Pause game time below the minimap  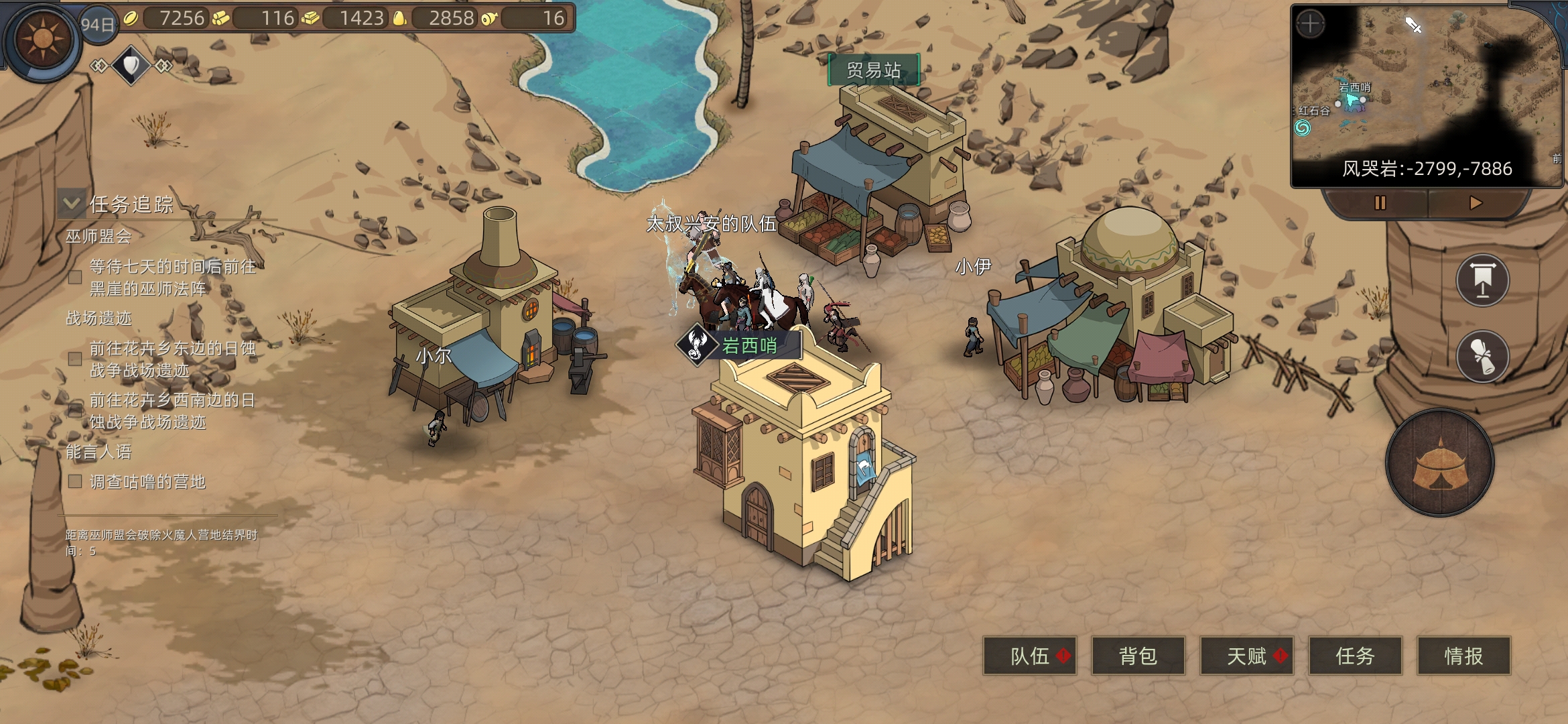[1380, 202]
